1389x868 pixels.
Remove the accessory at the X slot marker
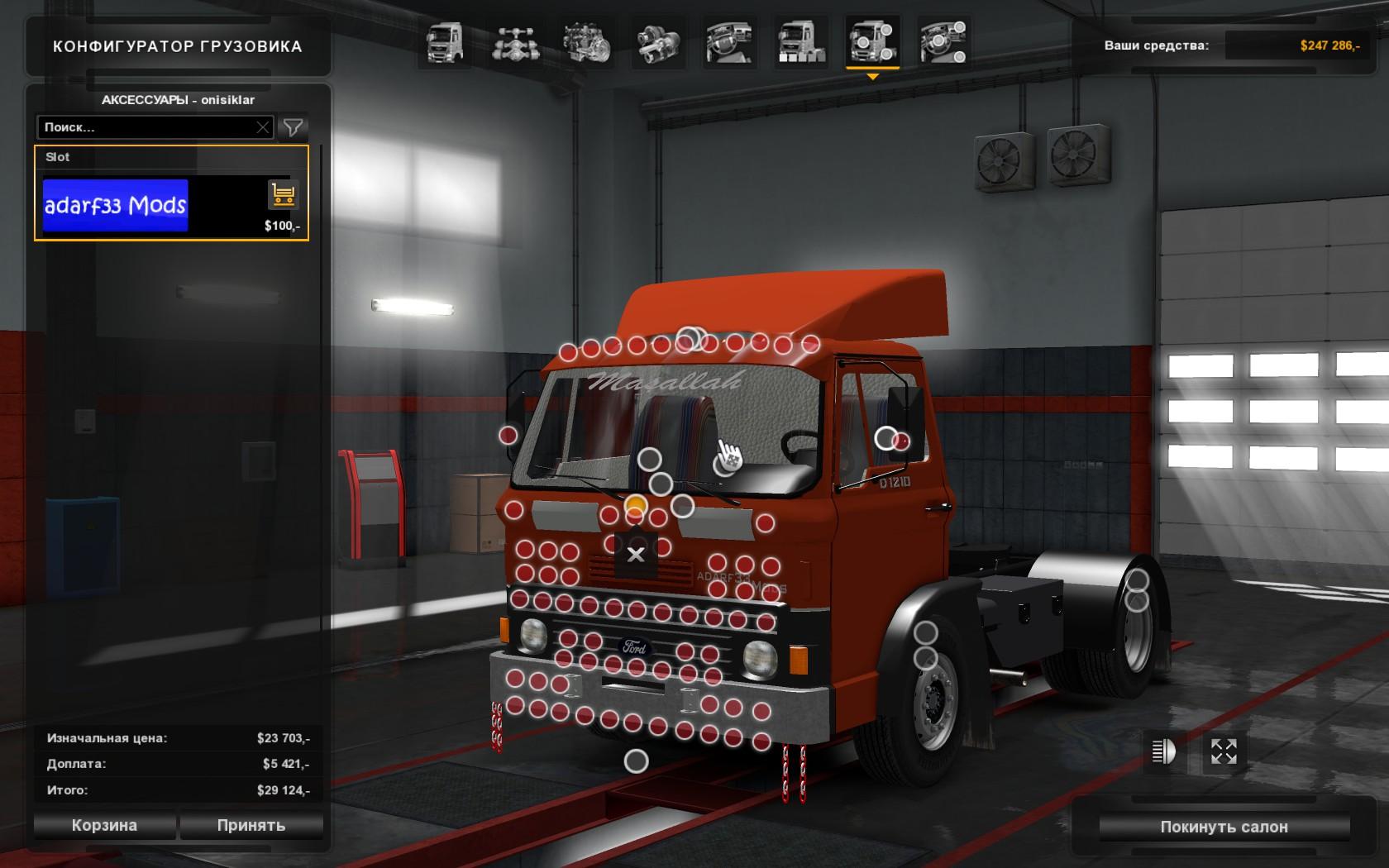[636, 555]
